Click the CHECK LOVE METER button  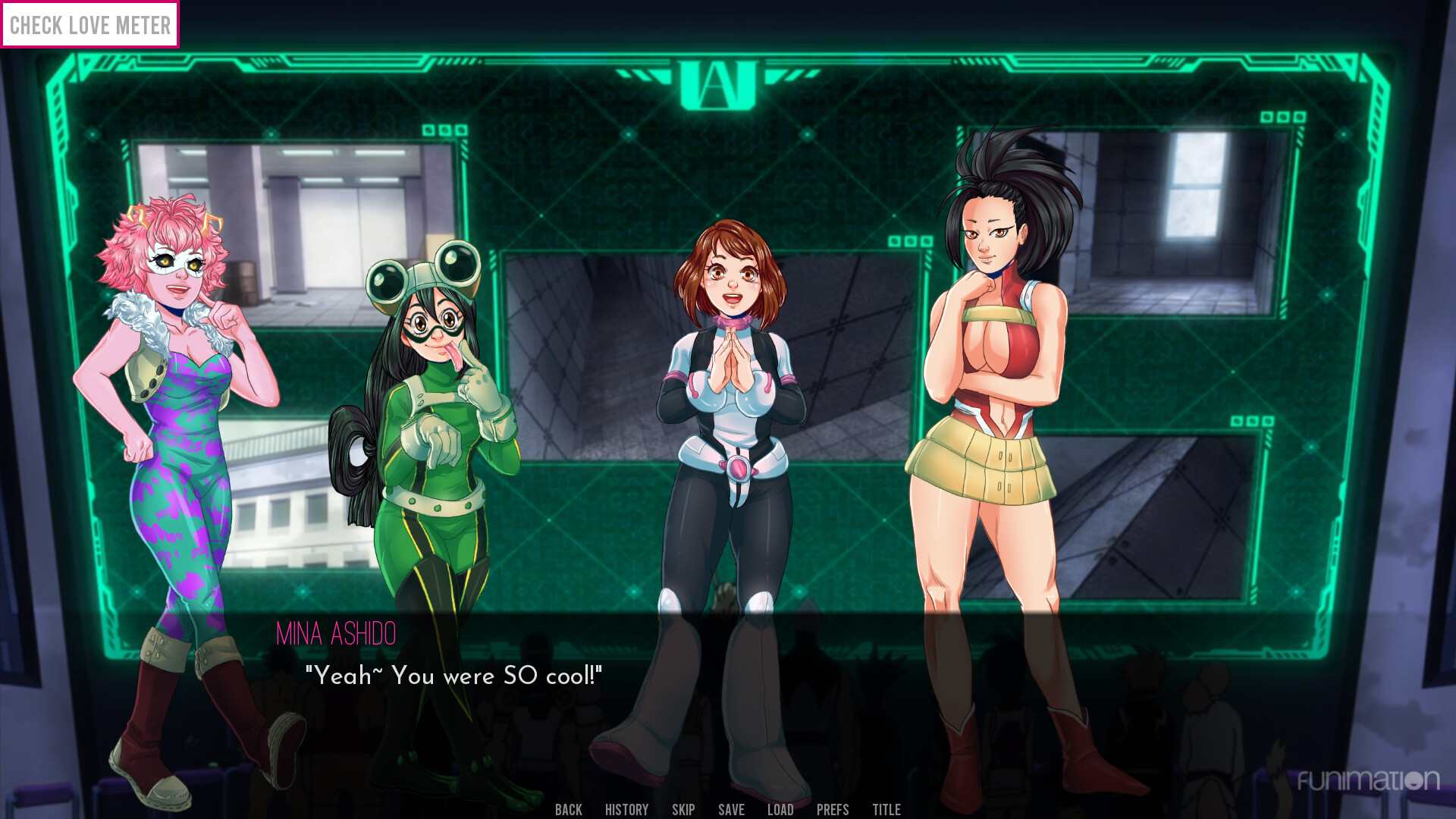tap(89, 25)
